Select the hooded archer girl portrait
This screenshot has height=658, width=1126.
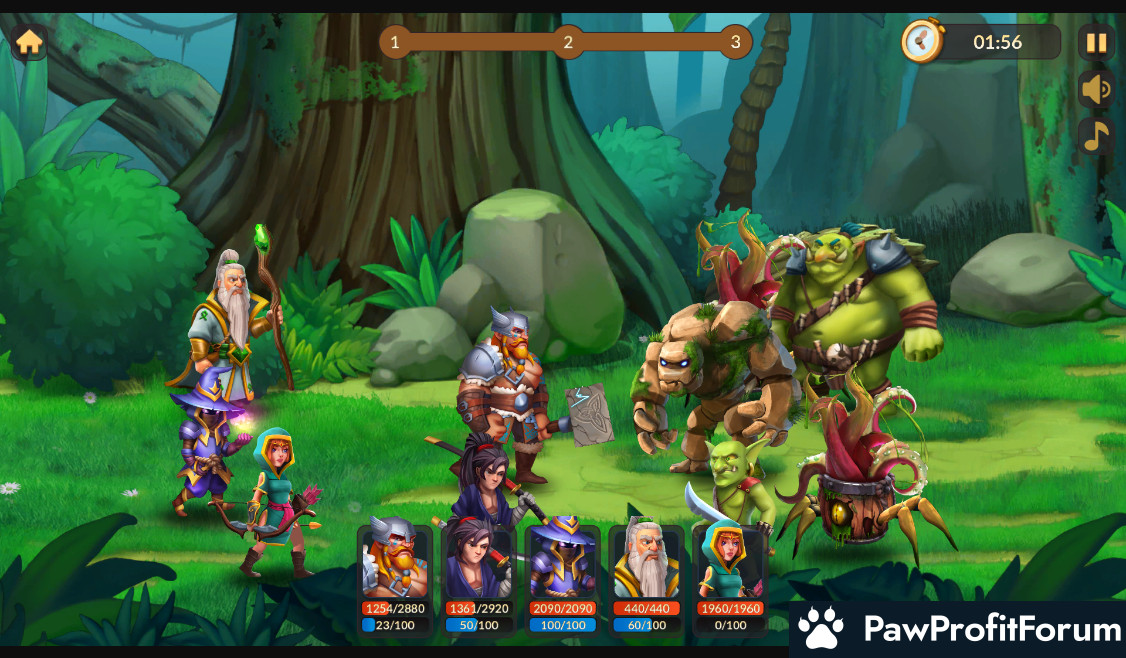pos(730,560)
